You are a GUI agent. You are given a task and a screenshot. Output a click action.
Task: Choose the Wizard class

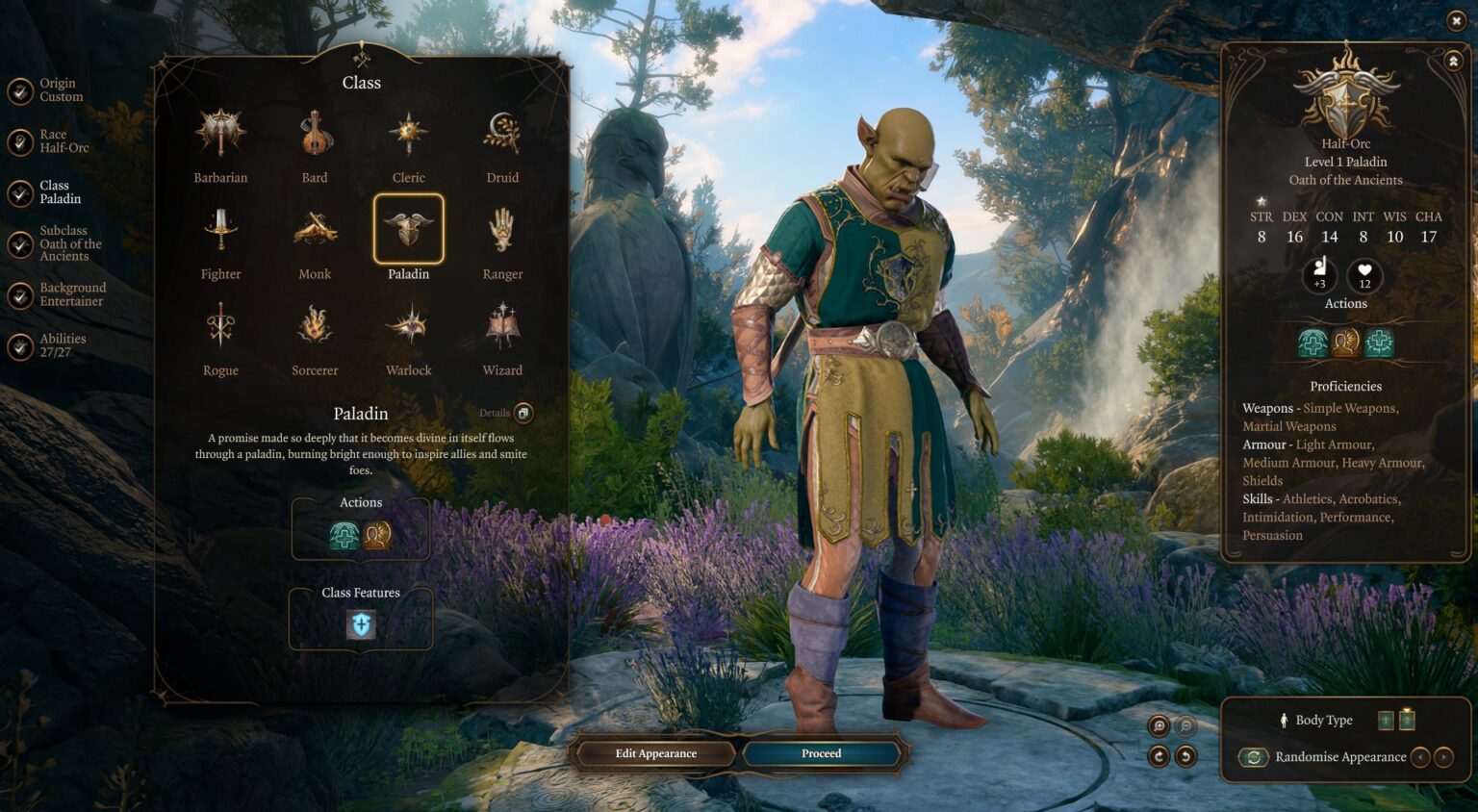(502, 327)
